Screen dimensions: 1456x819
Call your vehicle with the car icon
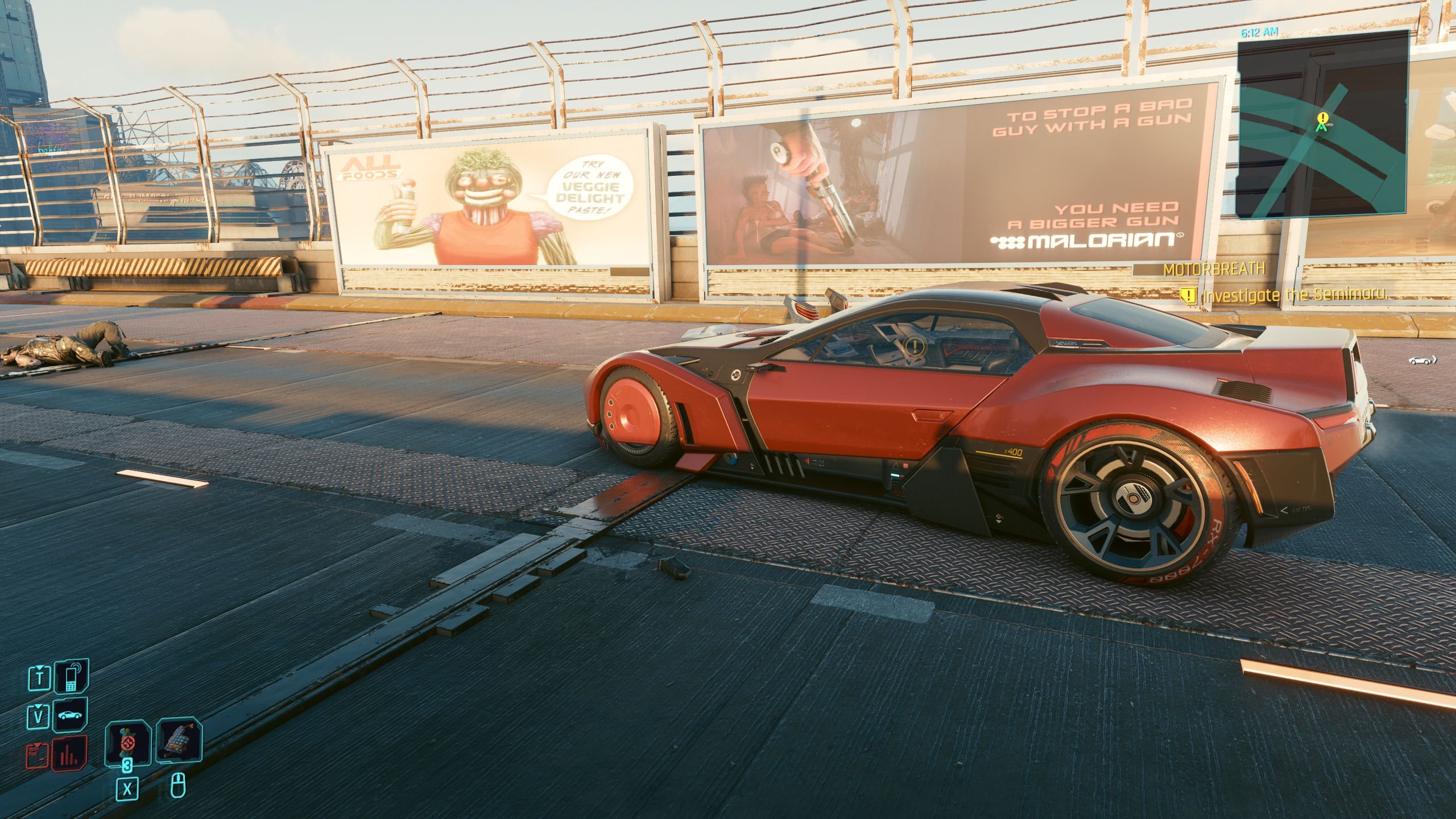71,715
